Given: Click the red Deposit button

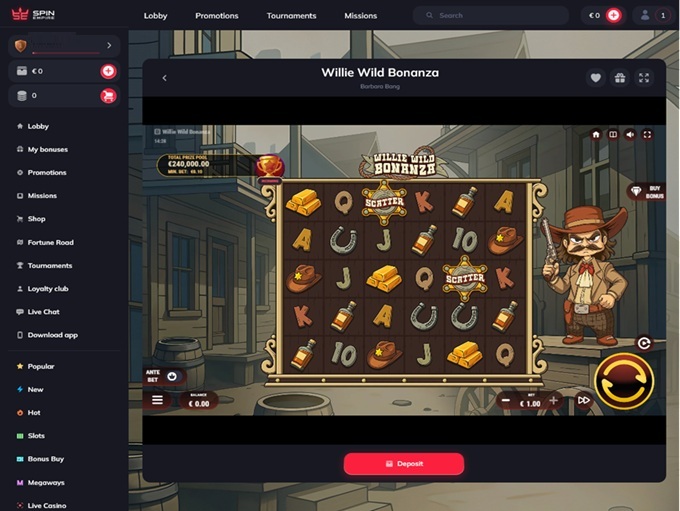Looking at the screenshot, I should (x=404, y=464).
